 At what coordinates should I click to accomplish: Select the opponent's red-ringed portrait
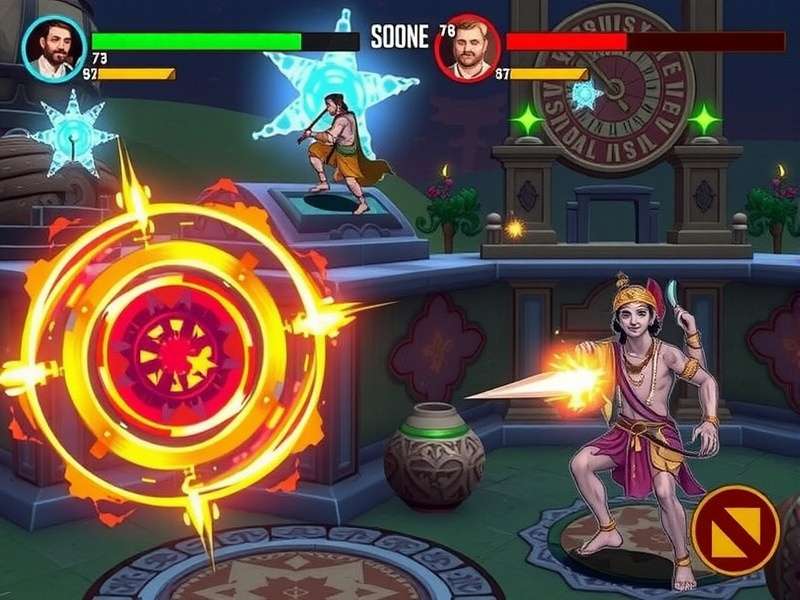pyautogui.click(x=467, y=47)
